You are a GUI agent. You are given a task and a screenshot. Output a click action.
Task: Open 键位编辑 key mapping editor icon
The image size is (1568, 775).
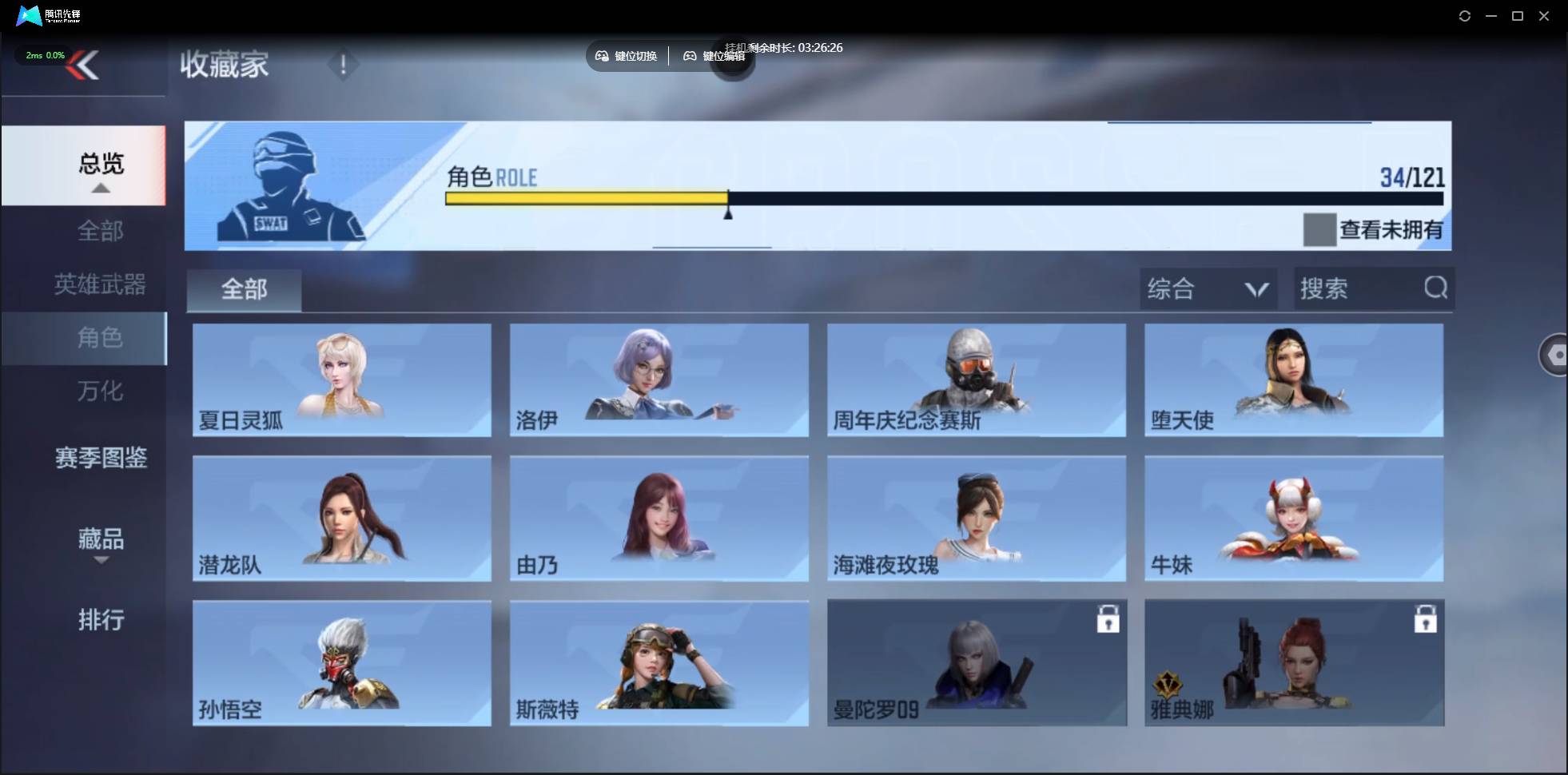tap(692, 56)
